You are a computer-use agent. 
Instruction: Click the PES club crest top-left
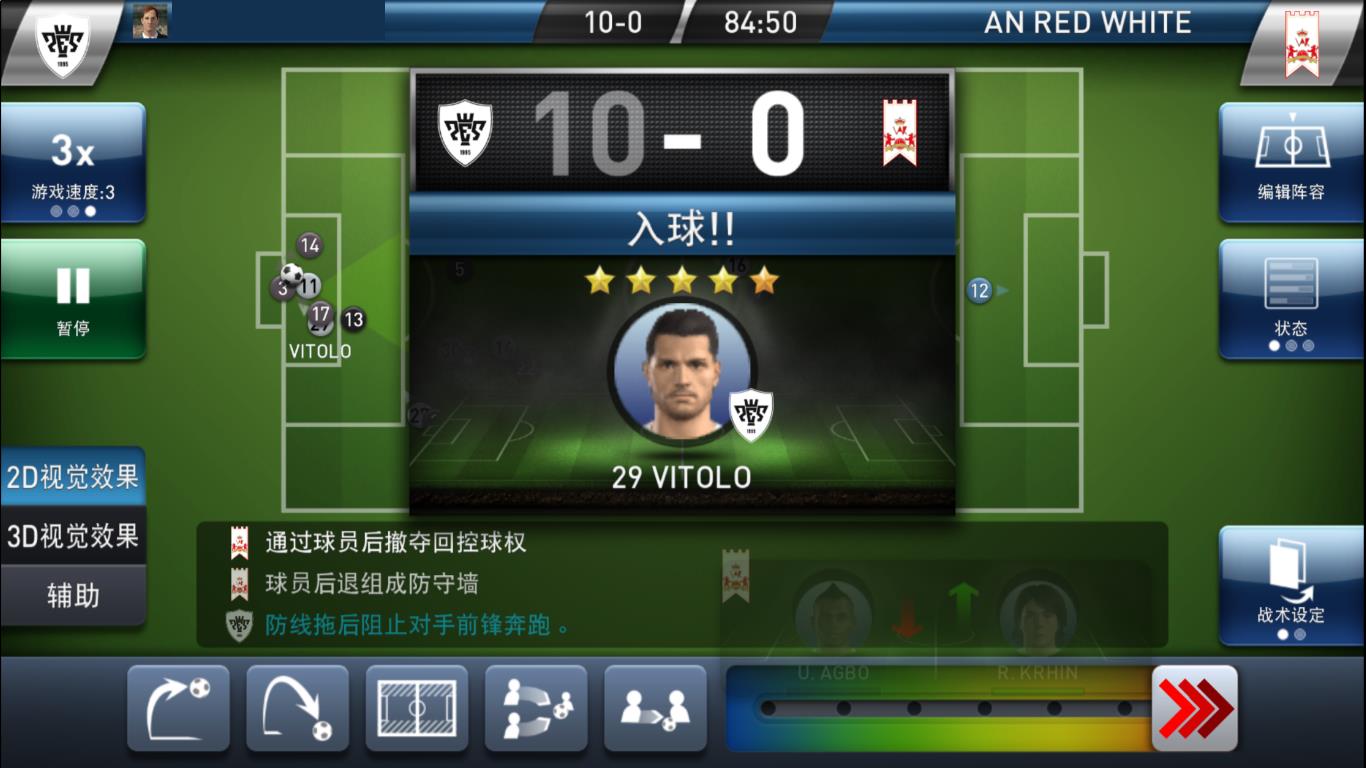tap(62, 42)
